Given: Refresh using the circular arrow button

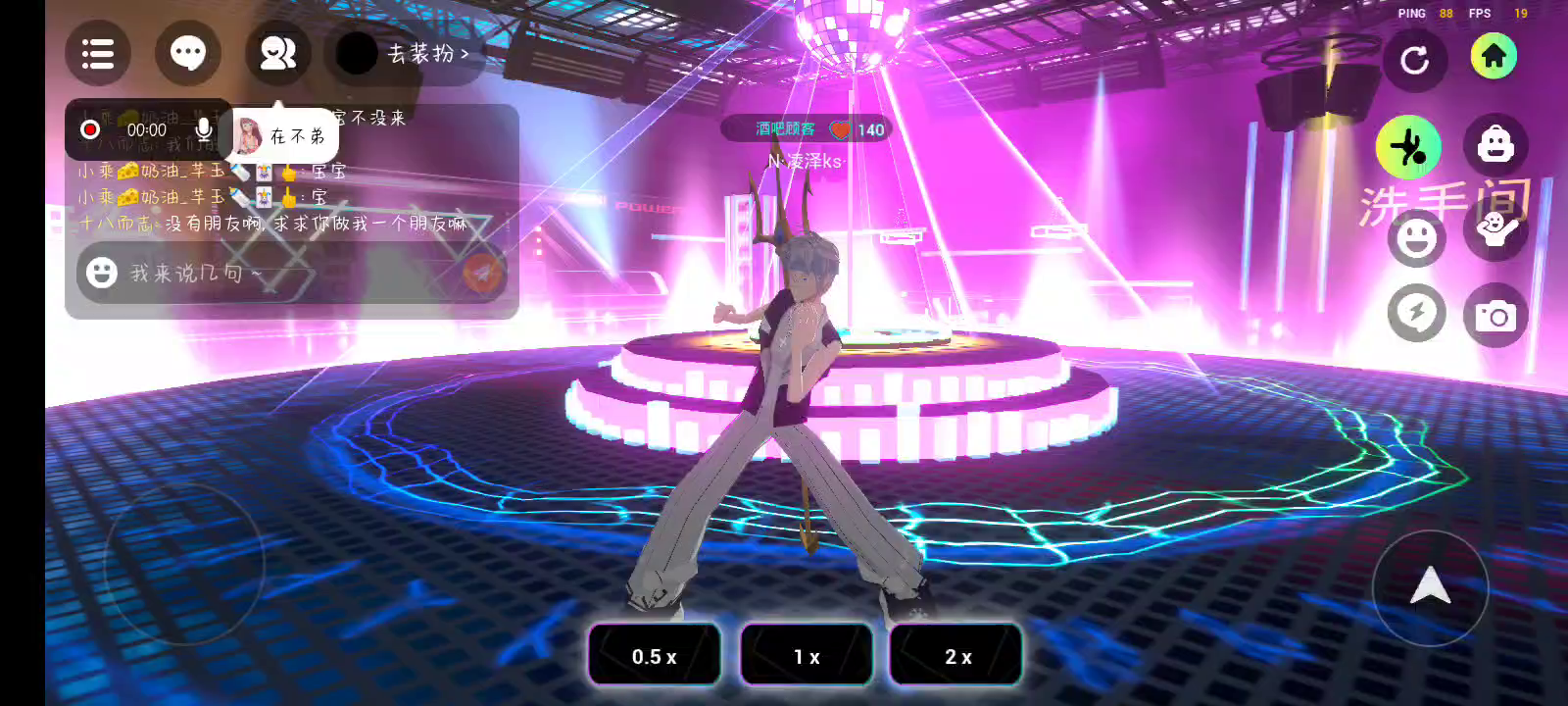Looking at the screenshot, I should 1414,61.
